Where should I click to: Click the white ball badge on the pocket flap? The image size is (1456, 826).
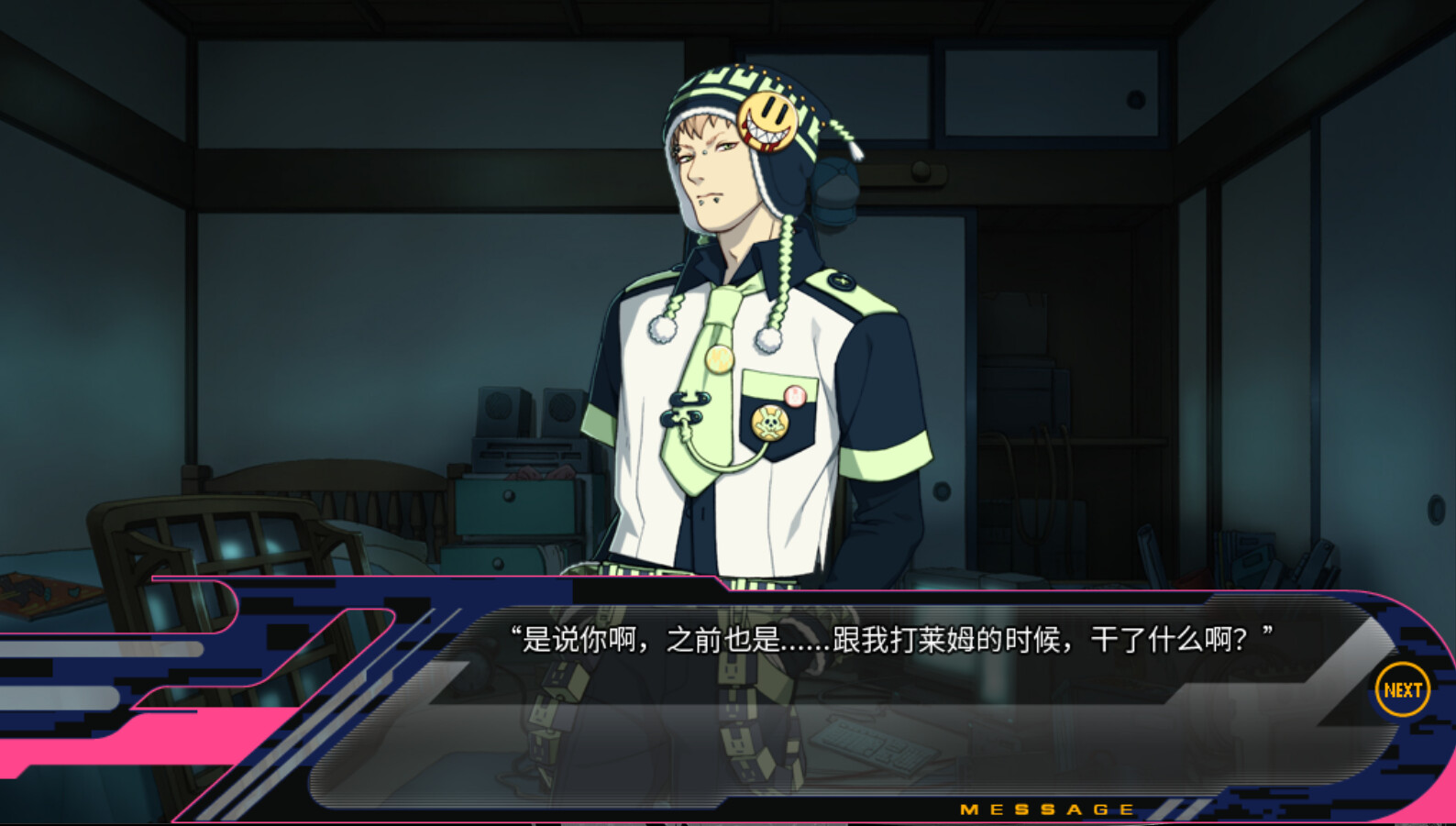tap(794, 394)
